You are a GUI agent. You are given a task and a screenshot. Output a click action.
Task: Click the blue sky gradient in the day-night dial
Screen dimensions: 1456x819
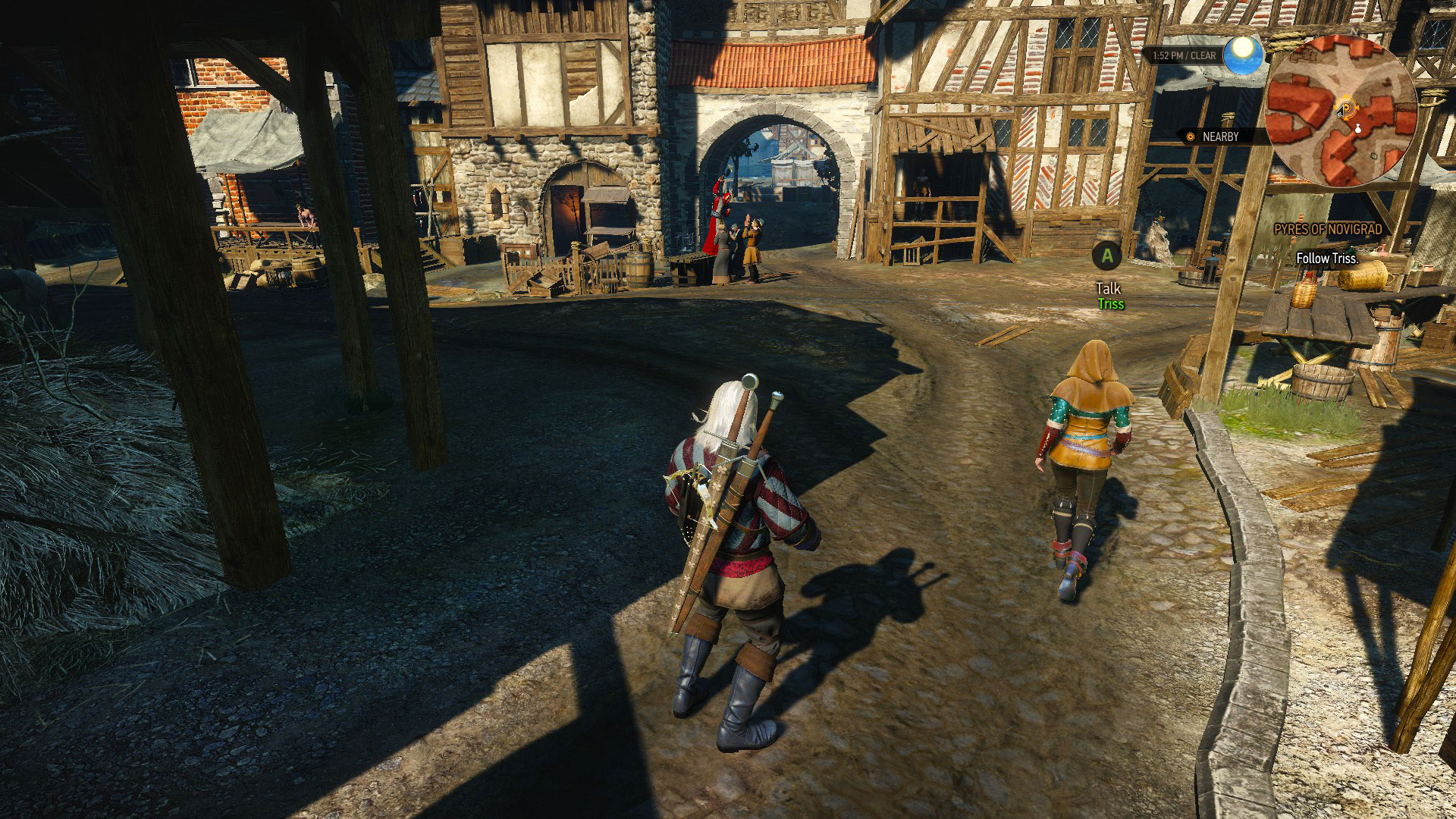(1241, 67)
